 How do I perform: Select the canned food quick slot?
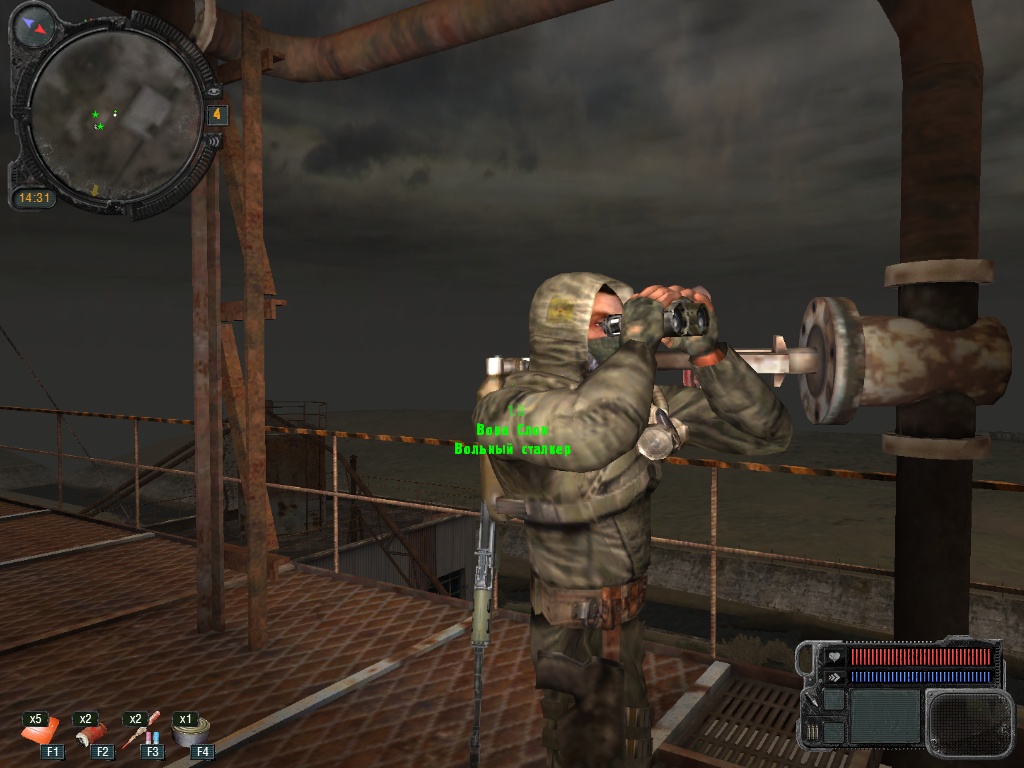click(189, 734)
